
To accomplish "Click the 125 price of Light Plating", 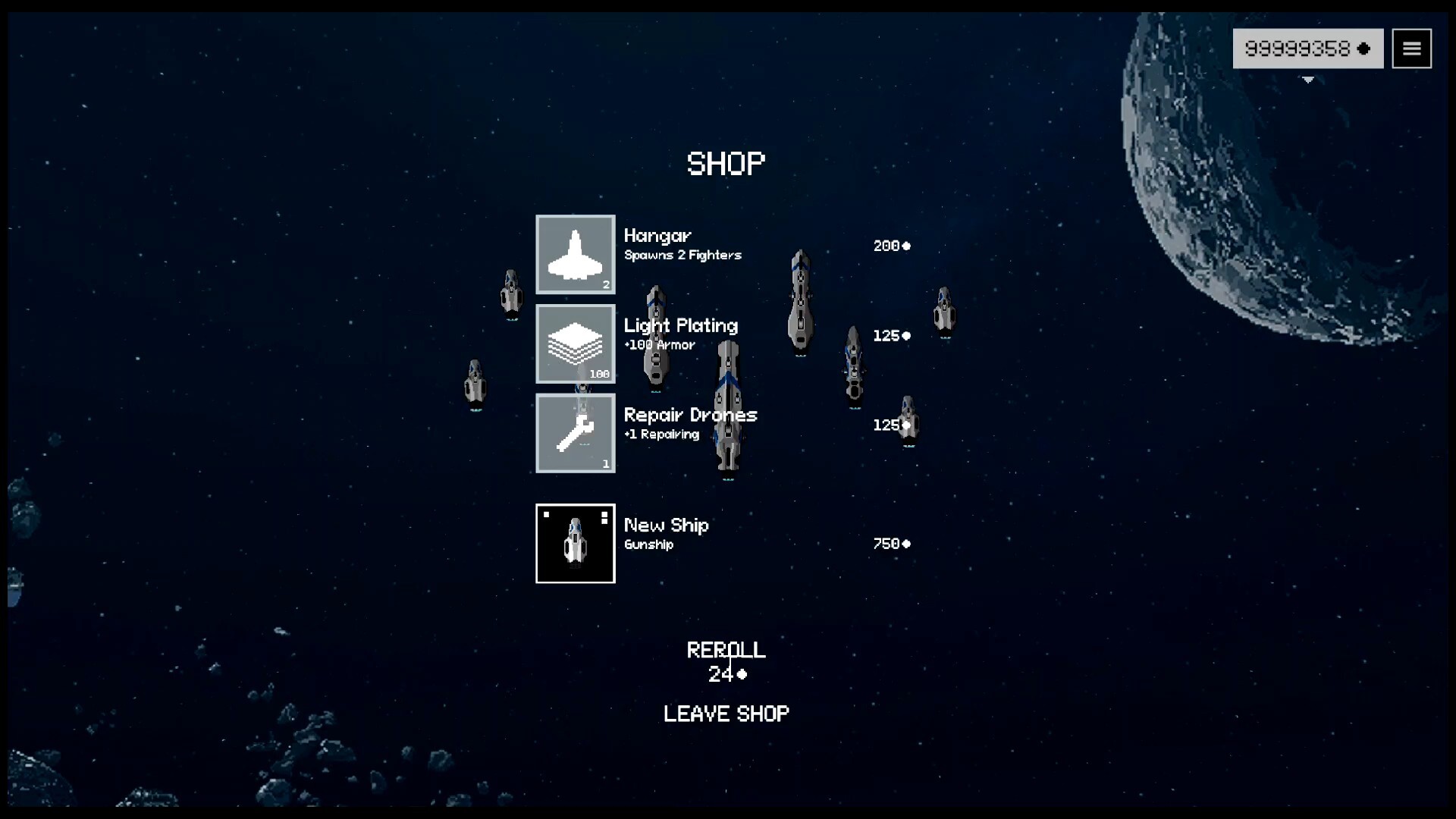I will click(888, 335).
